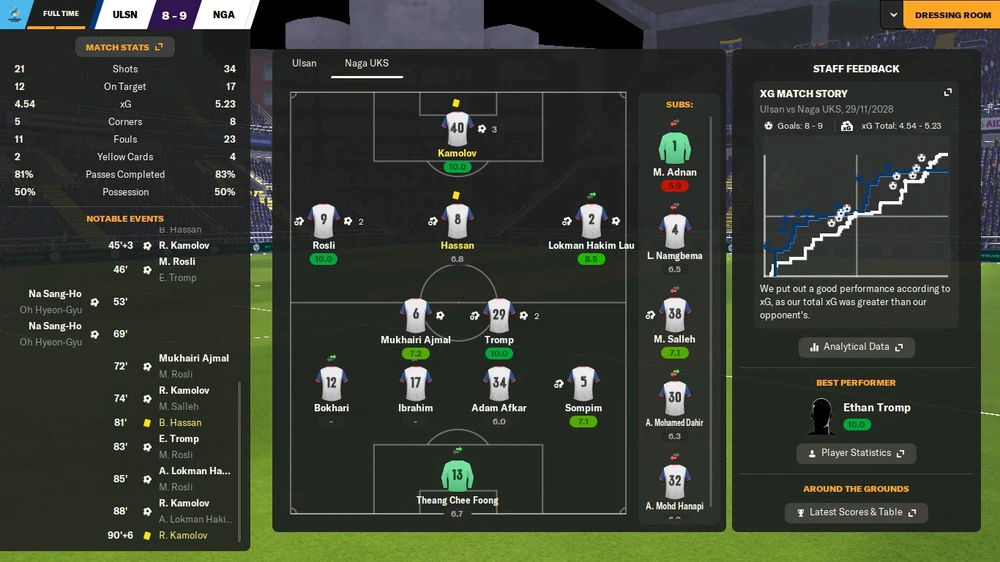Switch to the Ulsan lineup tab
This screenshot has width=1000, height=562.
(x=304, y=63)
